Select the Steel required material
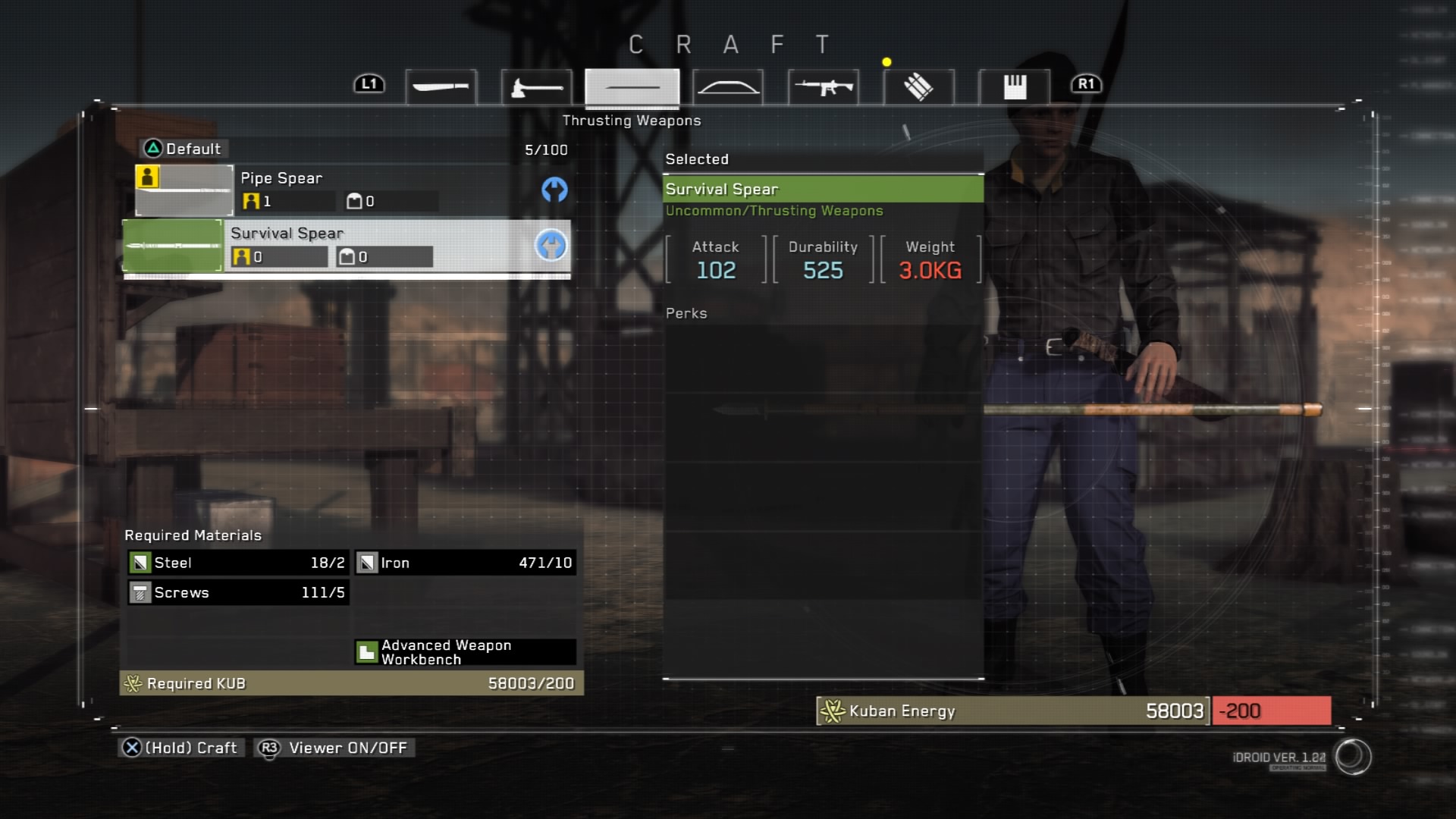The width and height of the screenshot is (1456, 819). [x=237, y=563]
